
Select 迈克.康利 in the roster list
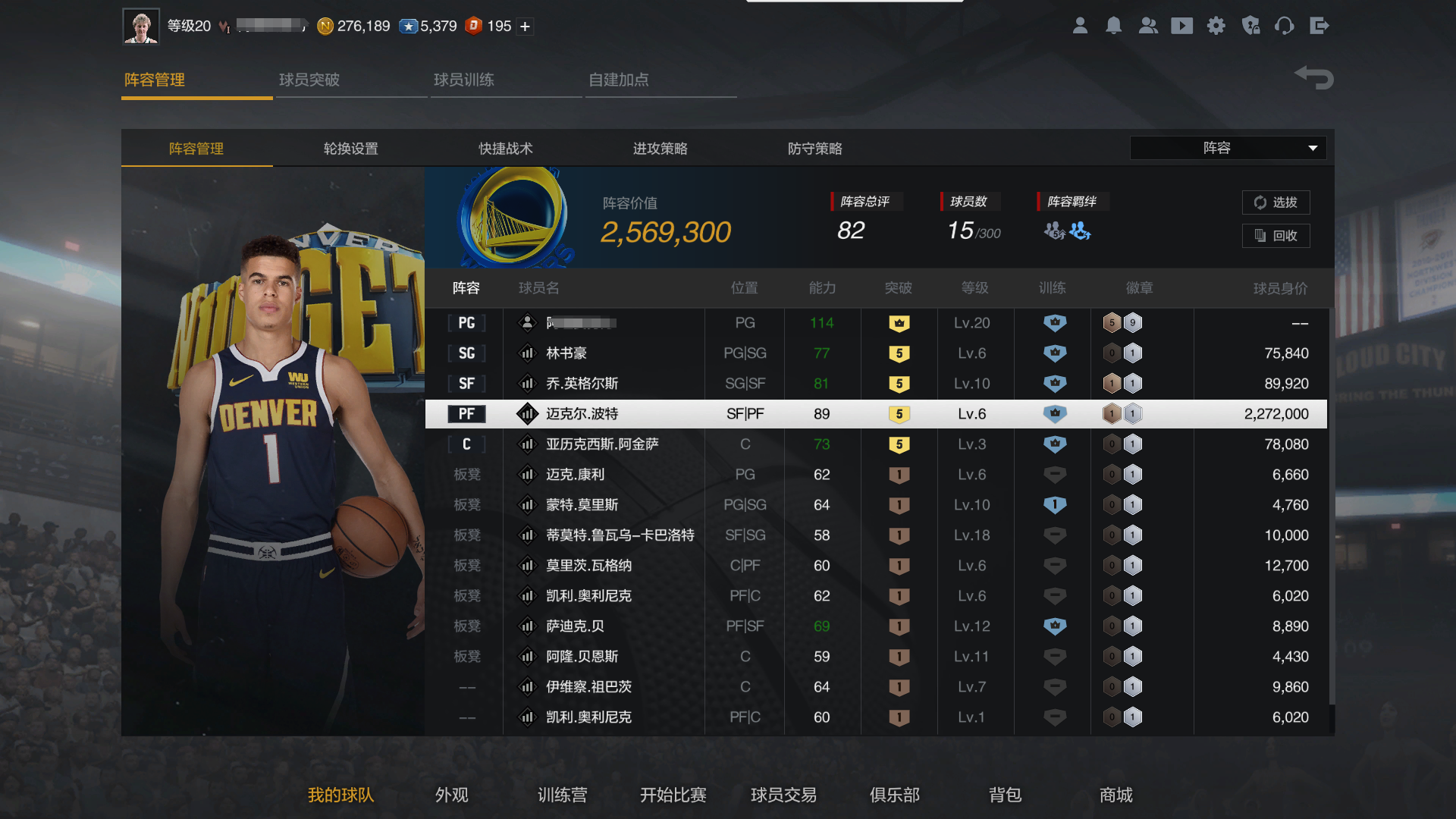coord(576,474)
